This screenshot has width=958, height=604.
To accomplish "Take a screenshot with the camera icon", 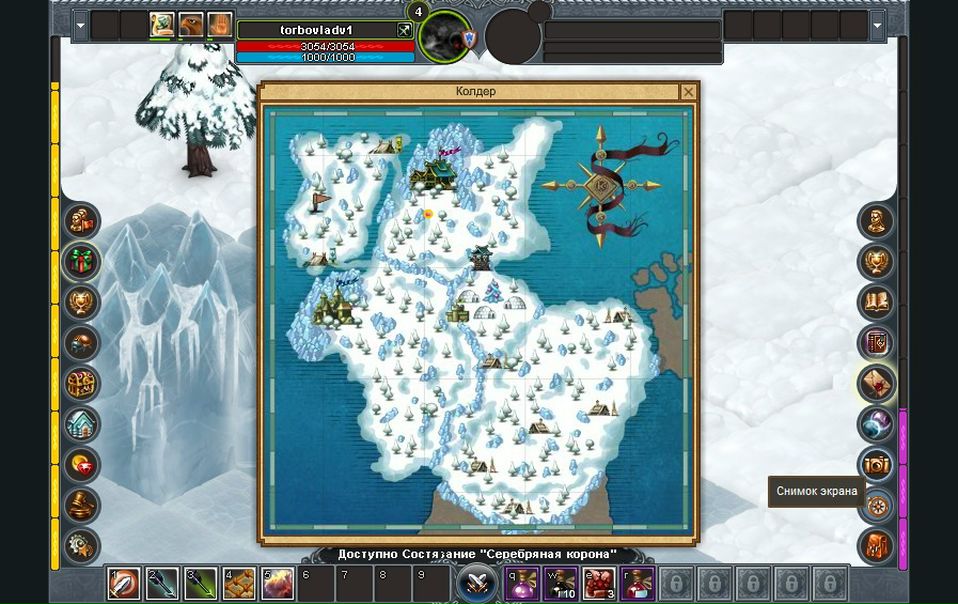I will pos(876,464).
